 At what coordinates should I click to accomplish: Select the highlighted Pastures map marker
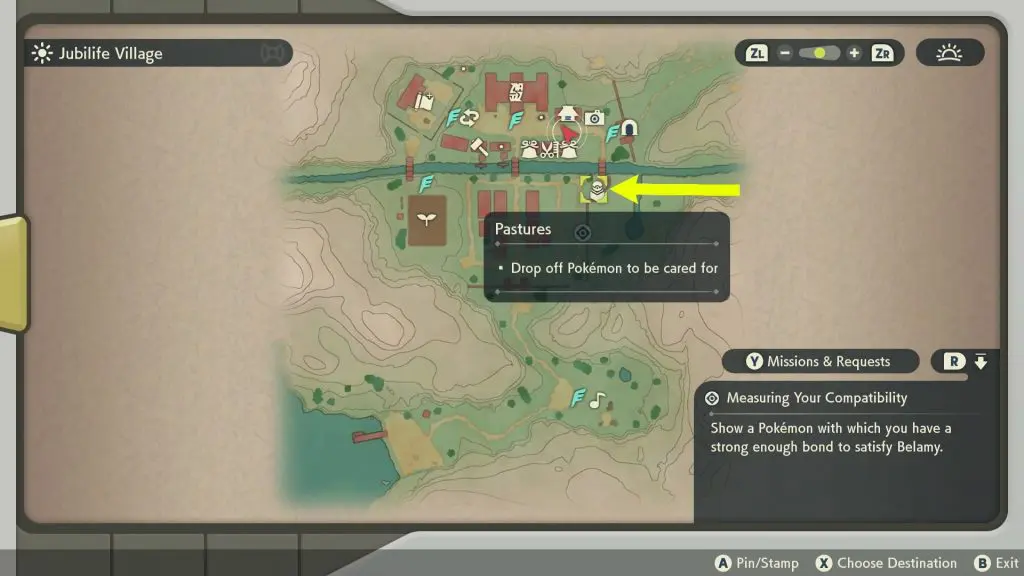(x=594, y=189)
